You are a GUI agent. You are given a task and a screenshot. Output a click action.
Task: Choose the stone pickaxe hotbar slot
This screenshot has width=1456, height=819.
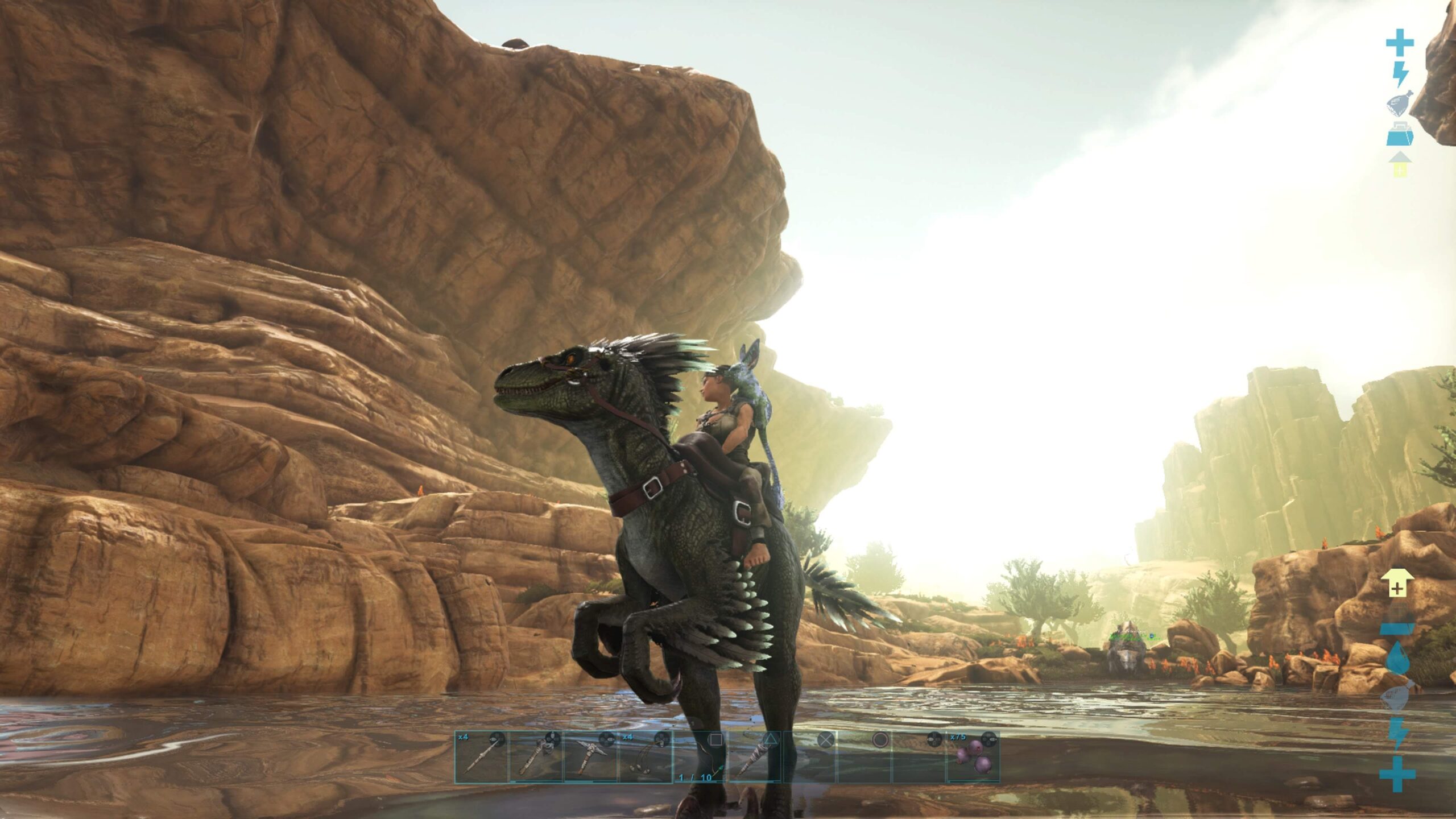point(590,757)
